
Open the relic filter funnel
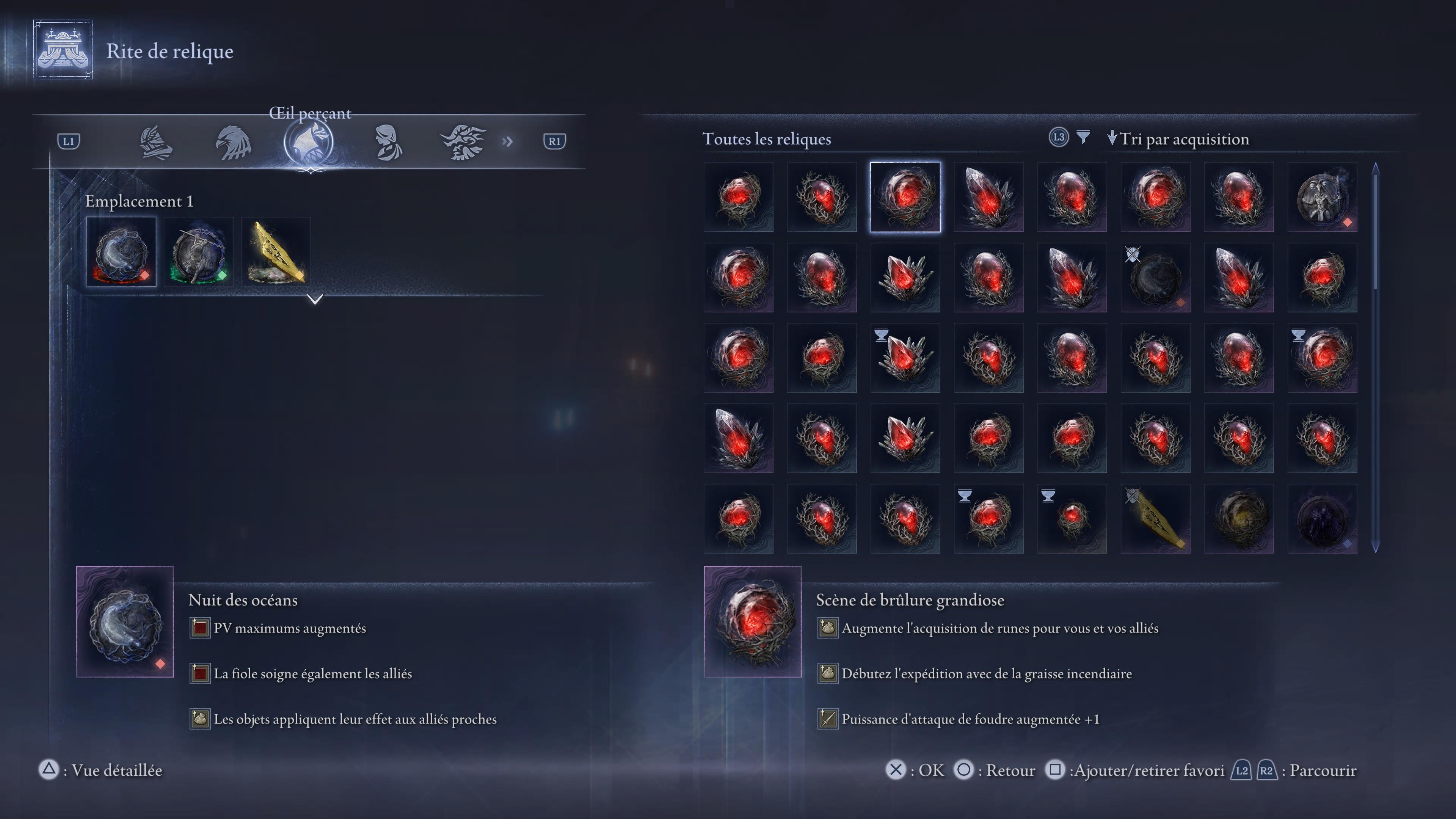[x=1083, y=137]
